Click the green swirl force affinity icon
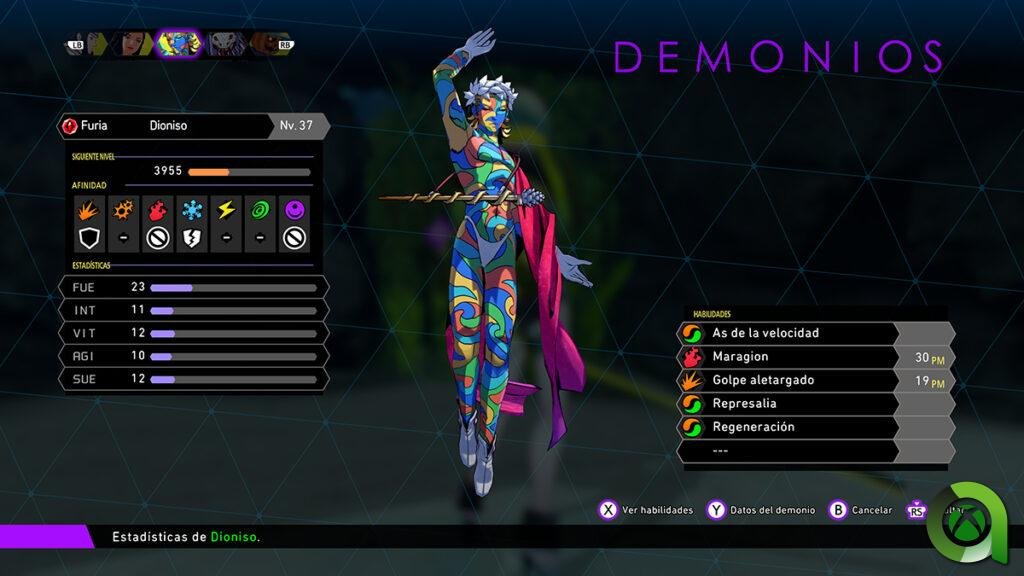Image resolution: width=1024 pixels, height=576 pixels. (260, 210)
